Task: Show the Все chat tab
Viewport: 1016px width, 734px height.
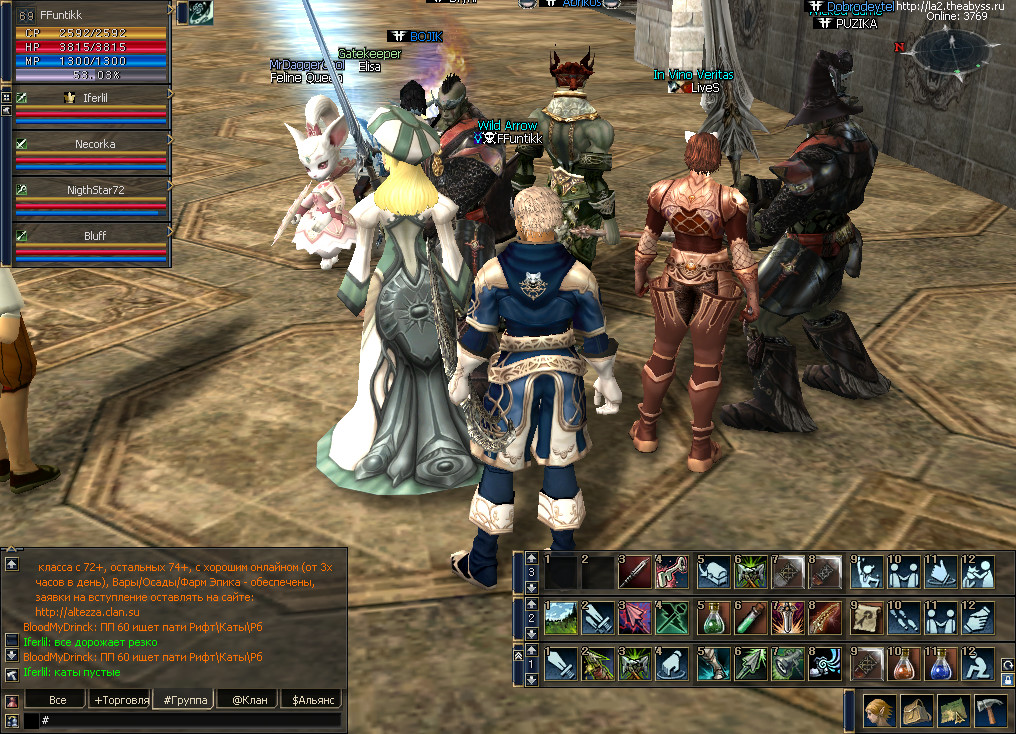Action: pyautogui.click(x=57, y=700)
